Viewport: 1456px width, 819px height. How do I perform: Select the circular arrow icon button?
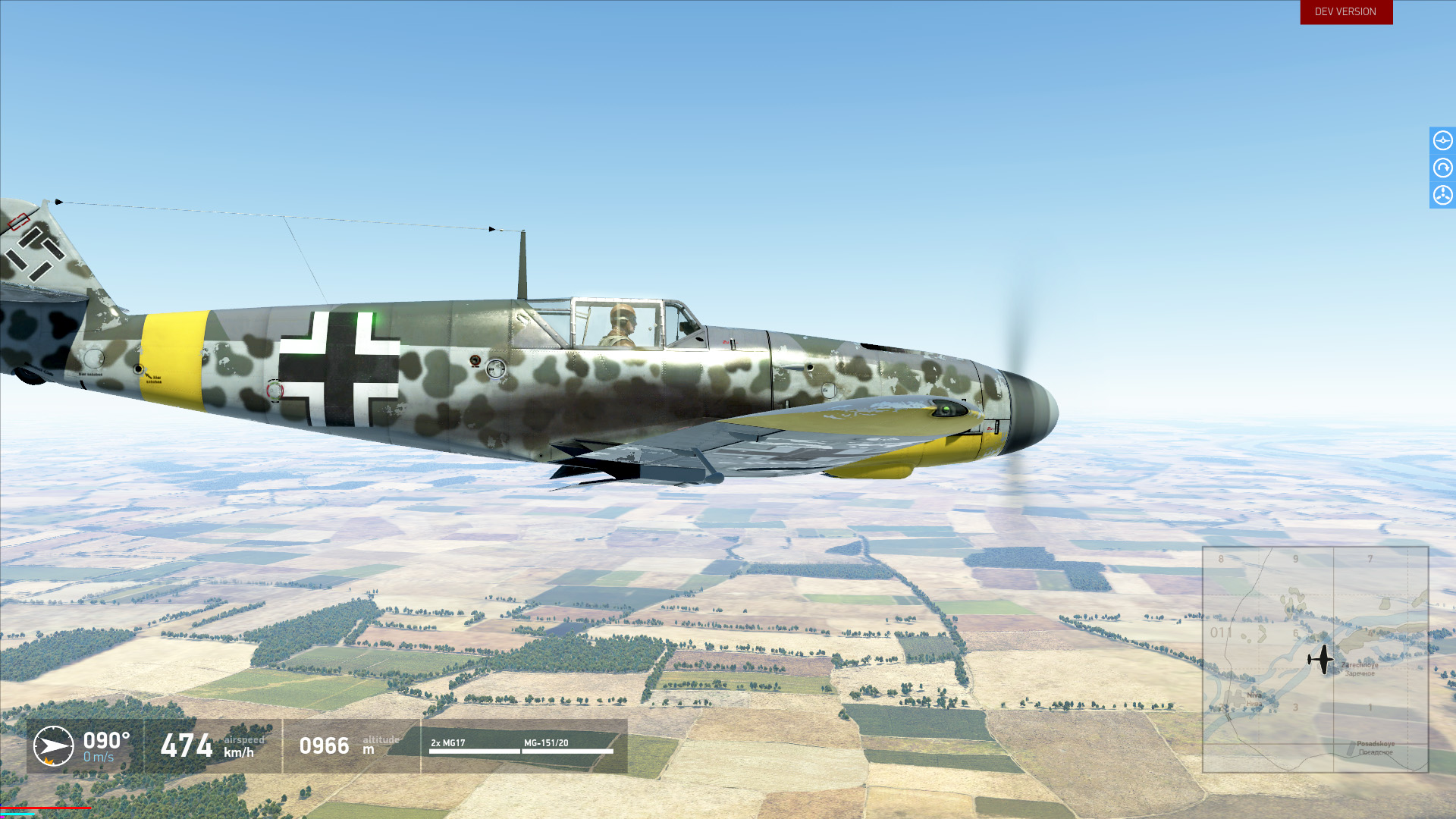pyautogui.click(x=1442, y=168)
